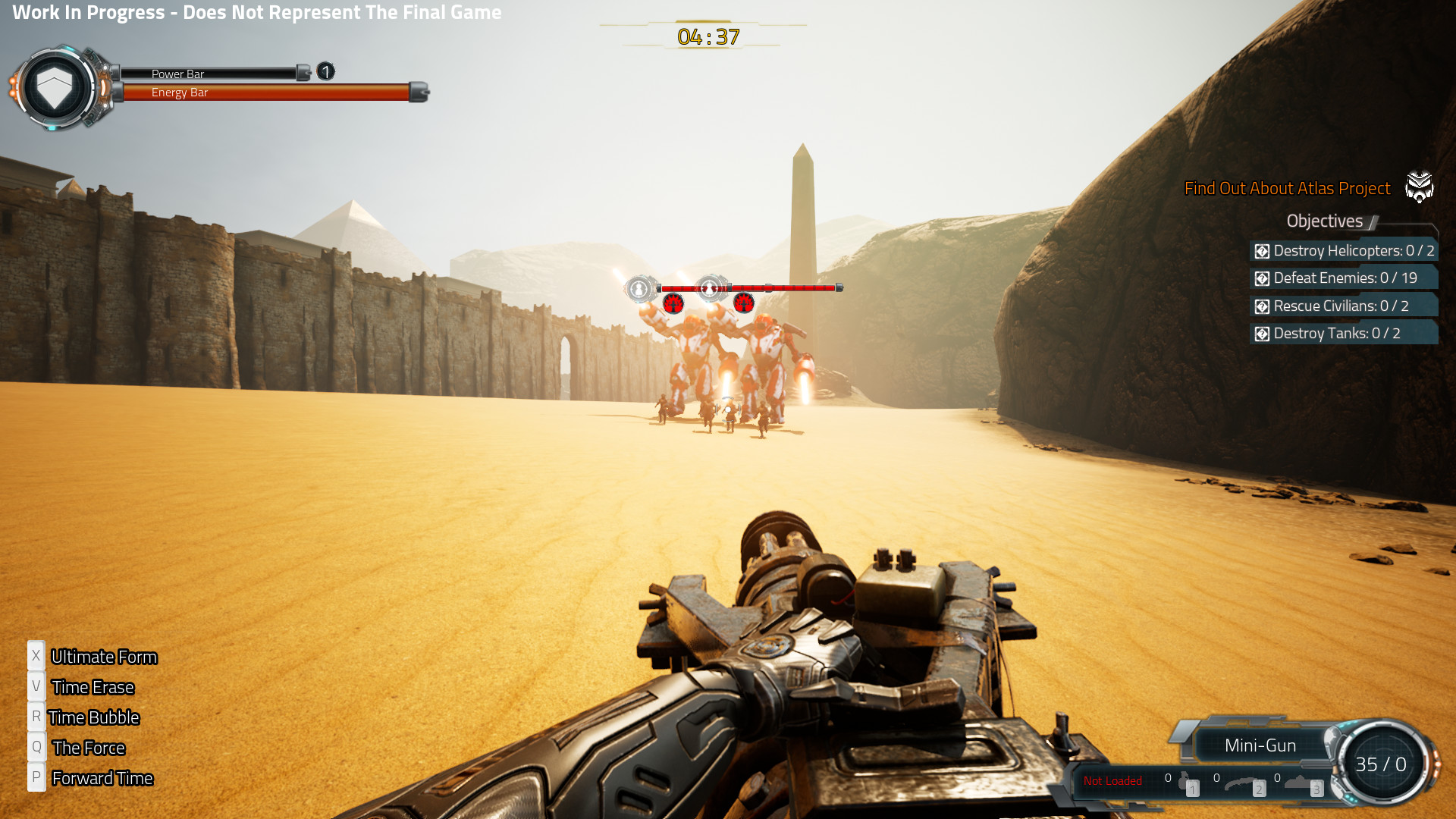This screenshot has height=819, width=1456.
Task: Click the mission faction mask icon
Action: (x=1419, y=187)
